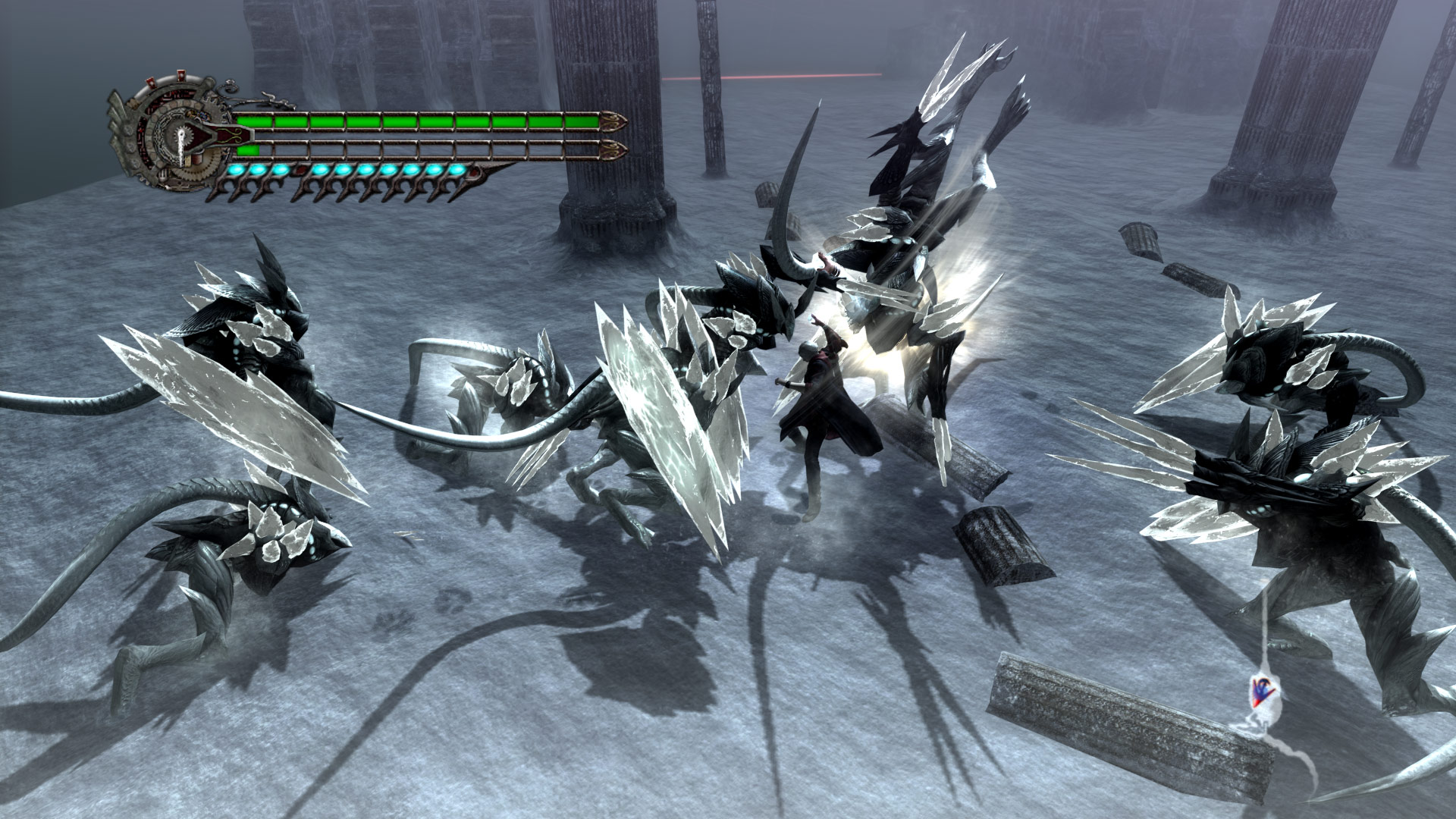The height and width of the screenshot is (819, 1456).
Task: Click the red banner atop the HUD dial
Action: tap(180, 74)
